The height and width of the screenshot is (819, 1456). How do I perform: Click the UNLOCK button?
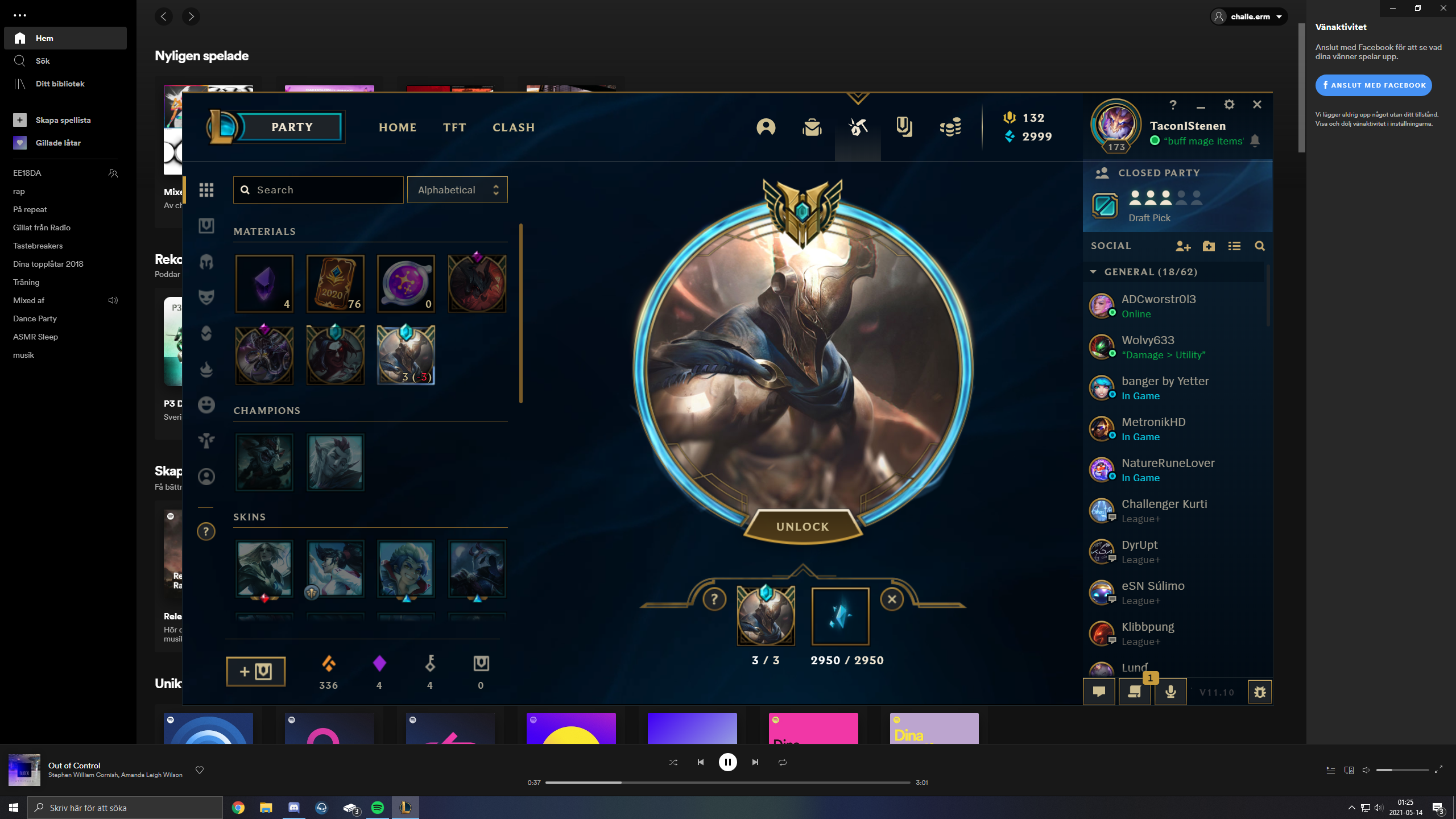(801, 526)
